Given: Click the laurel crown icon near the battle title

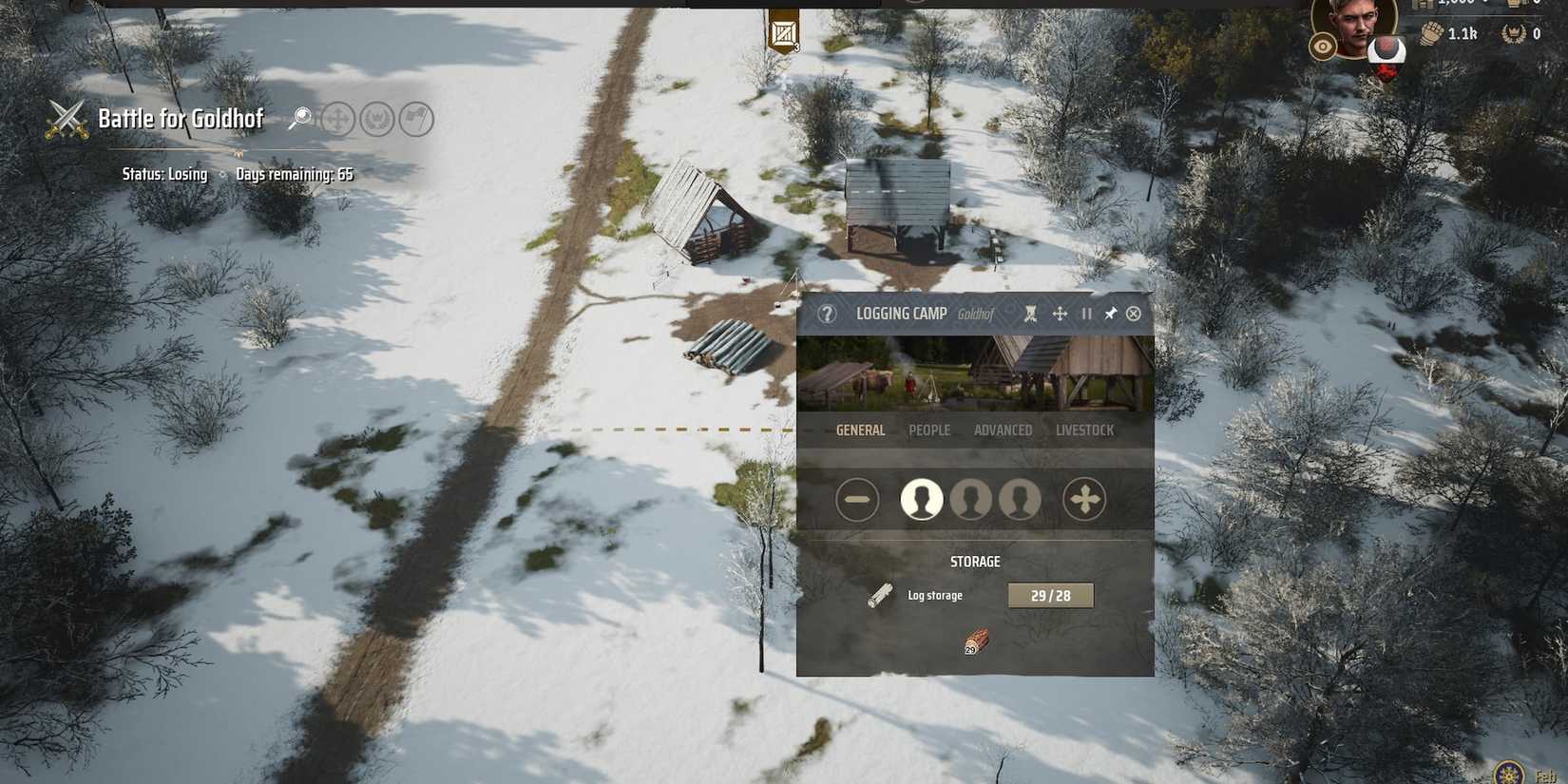Looking at the screenshot, I should pos(377,119).
